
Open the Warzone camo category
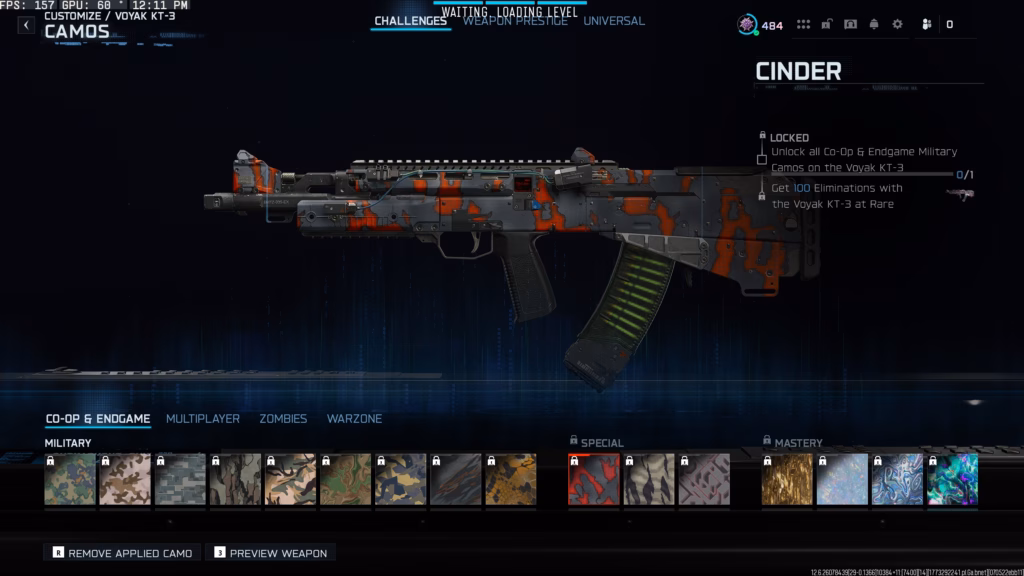(x=354, y=419)
